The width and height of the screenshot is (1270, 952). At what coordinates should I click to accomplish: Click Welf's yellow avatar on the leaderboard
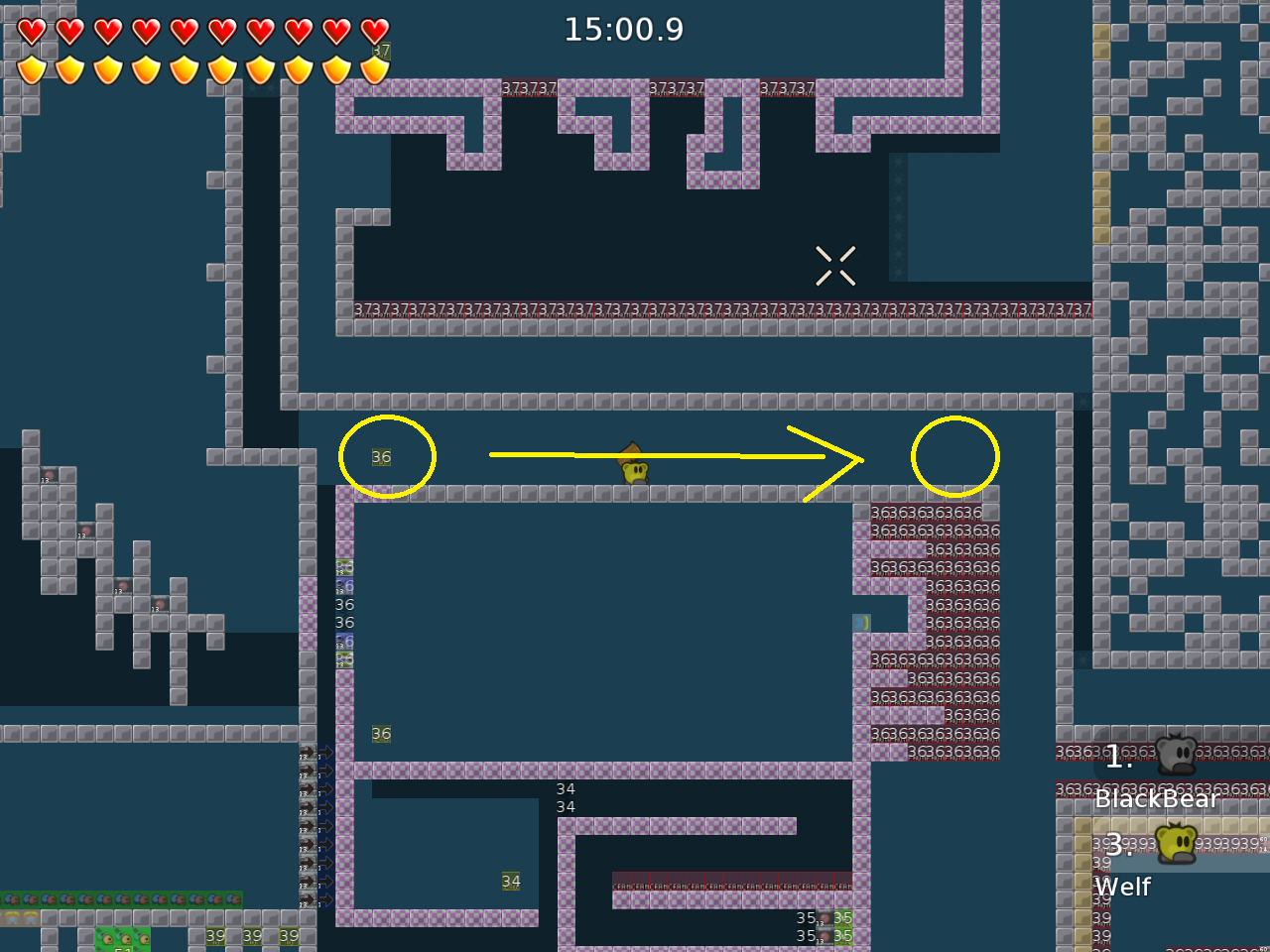(x=1176, y=844)
